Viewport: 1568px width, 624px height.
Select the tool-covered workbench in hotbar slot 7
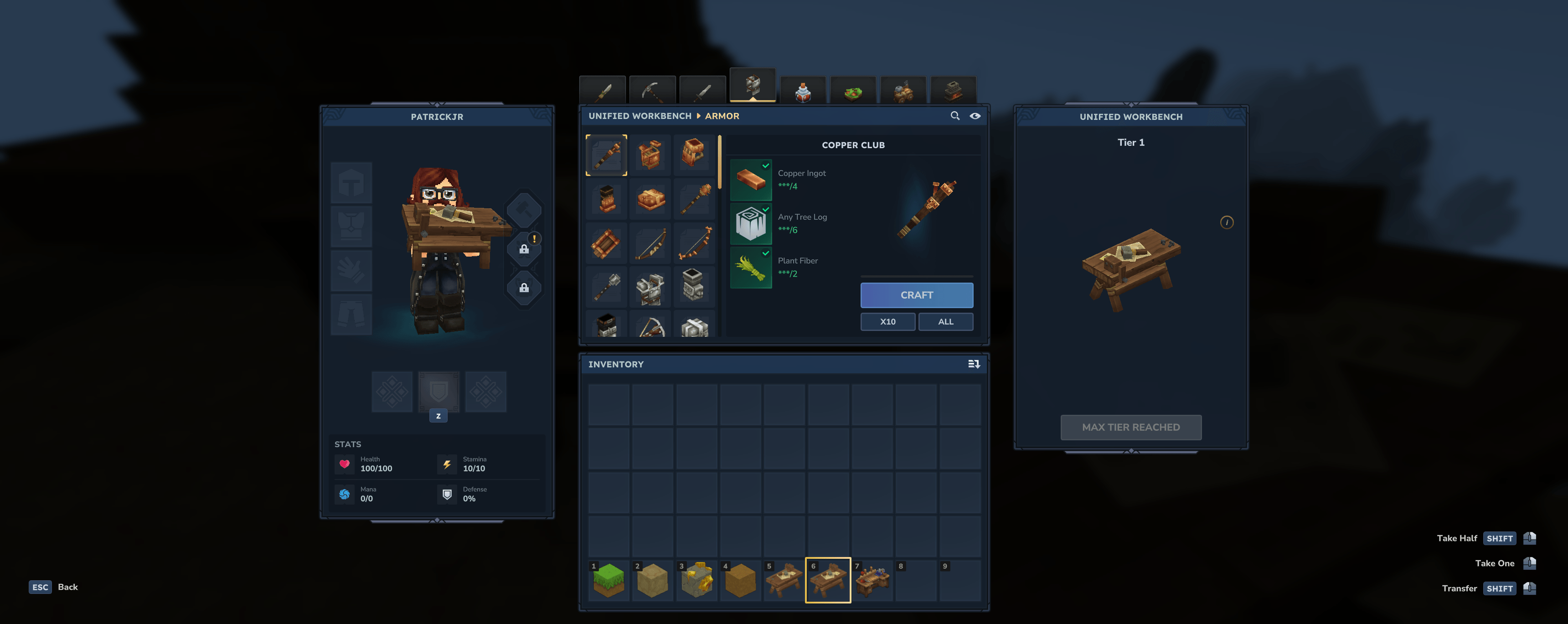coord(872,580)
